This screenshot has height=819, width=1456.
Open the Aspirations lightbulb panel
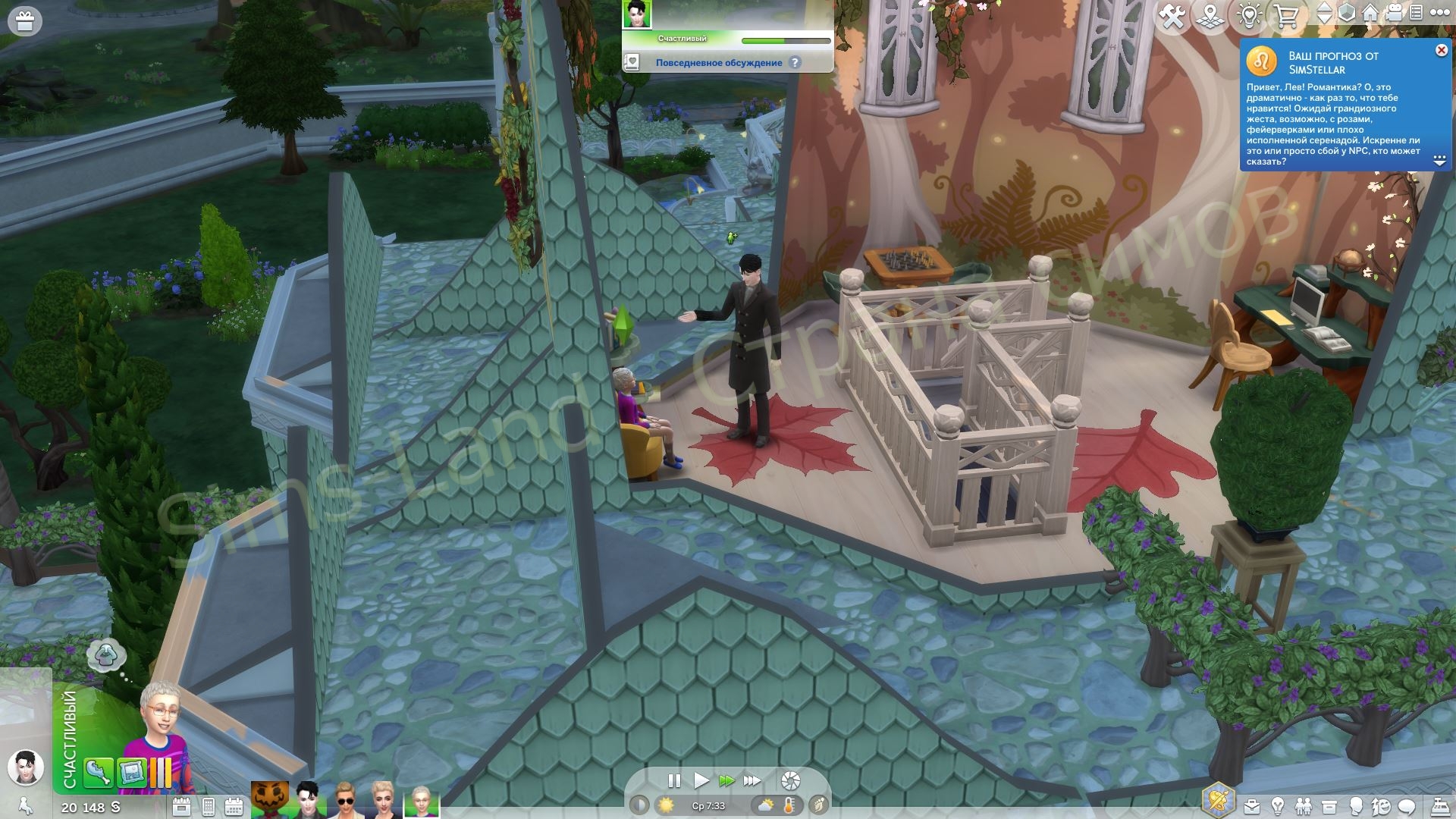pyautogui.click(x=1278, y=806)
